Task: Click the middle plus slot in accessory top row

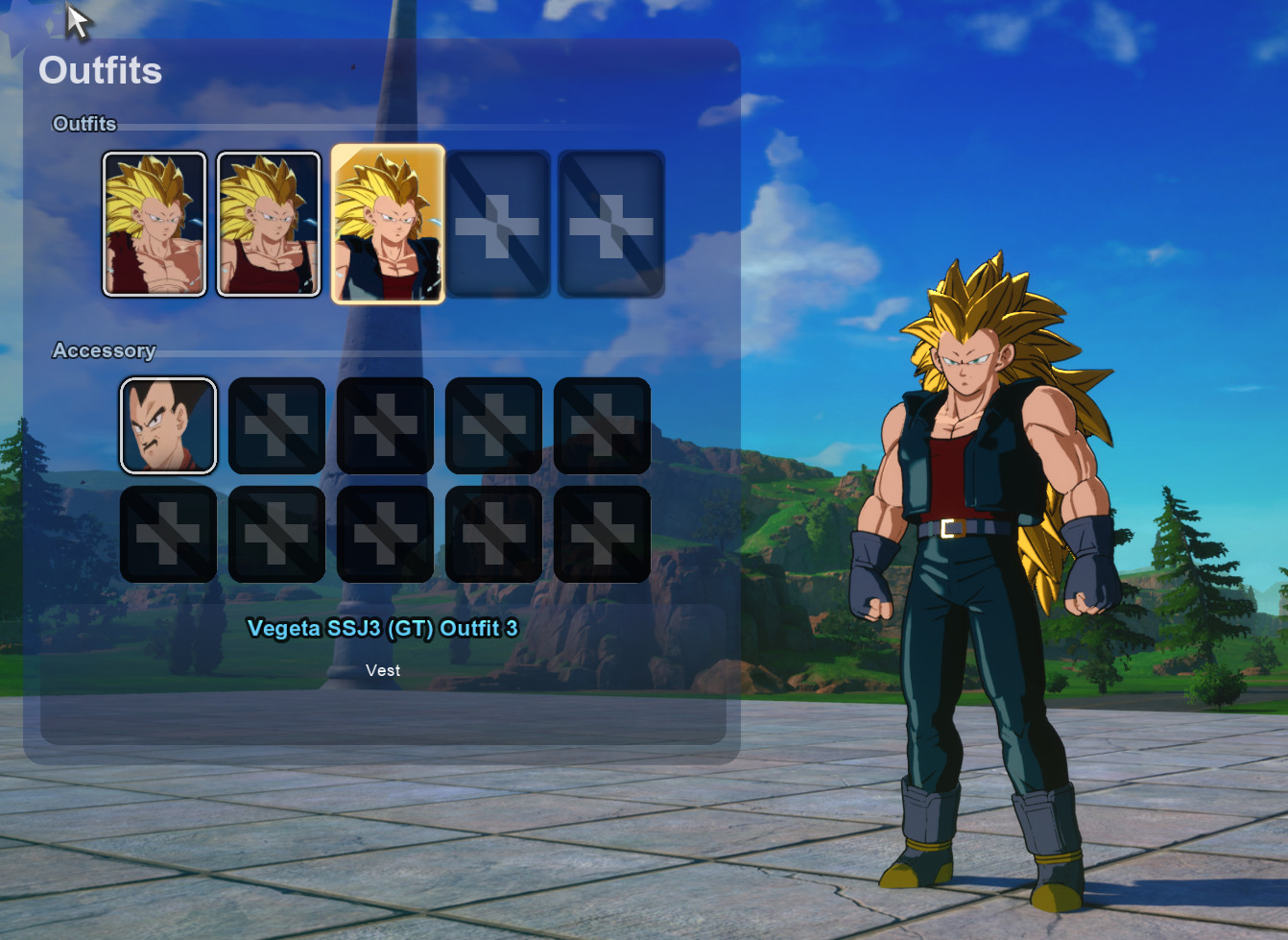Action: click(385, 425)
